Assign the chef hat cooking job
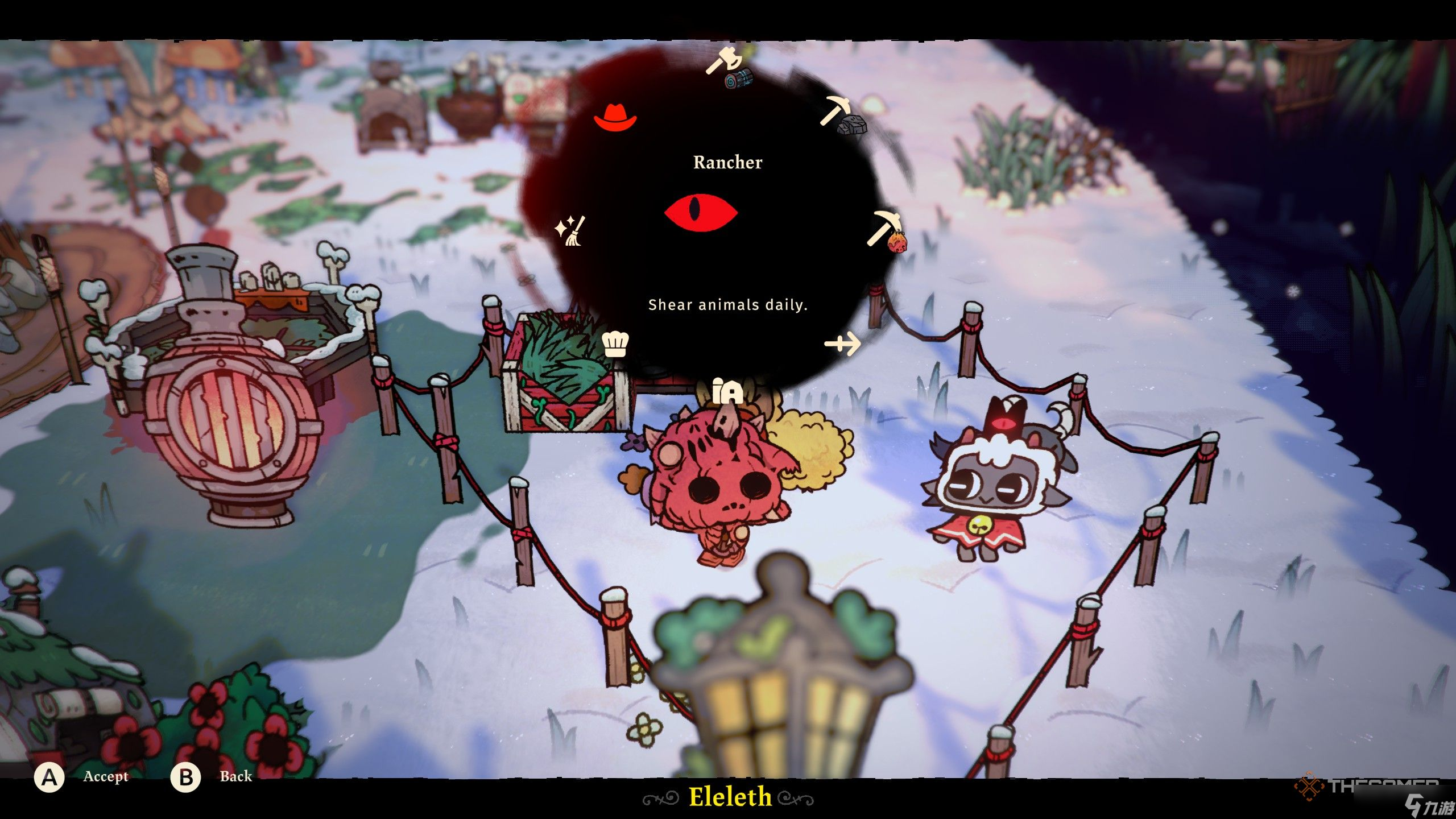This screenshot has height=819, width=1456. [x=615, y=344]
